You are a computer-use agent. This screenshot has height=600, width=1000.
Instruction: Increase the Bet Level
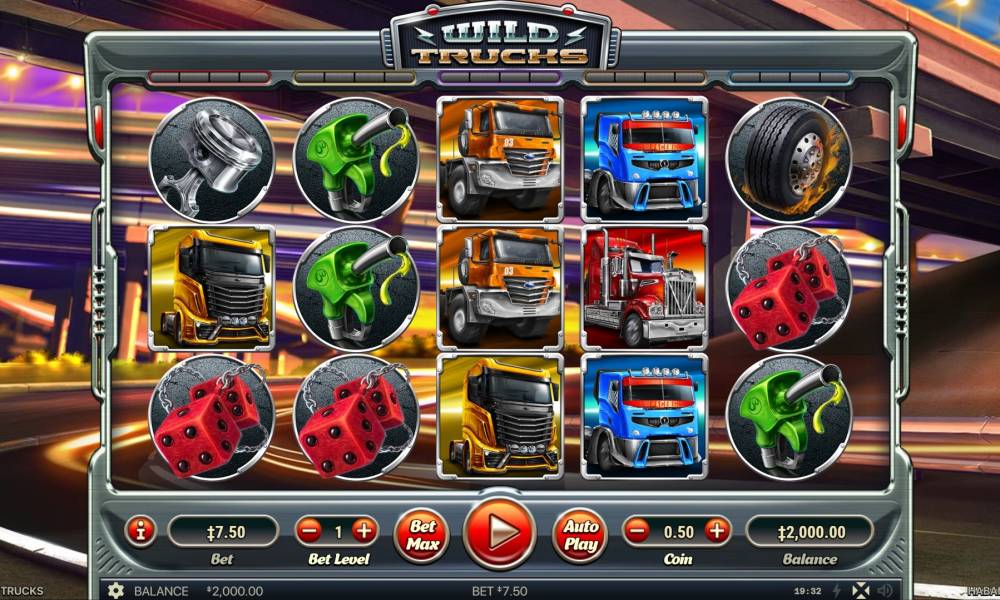pyautogui.click(x=364, y=531)
